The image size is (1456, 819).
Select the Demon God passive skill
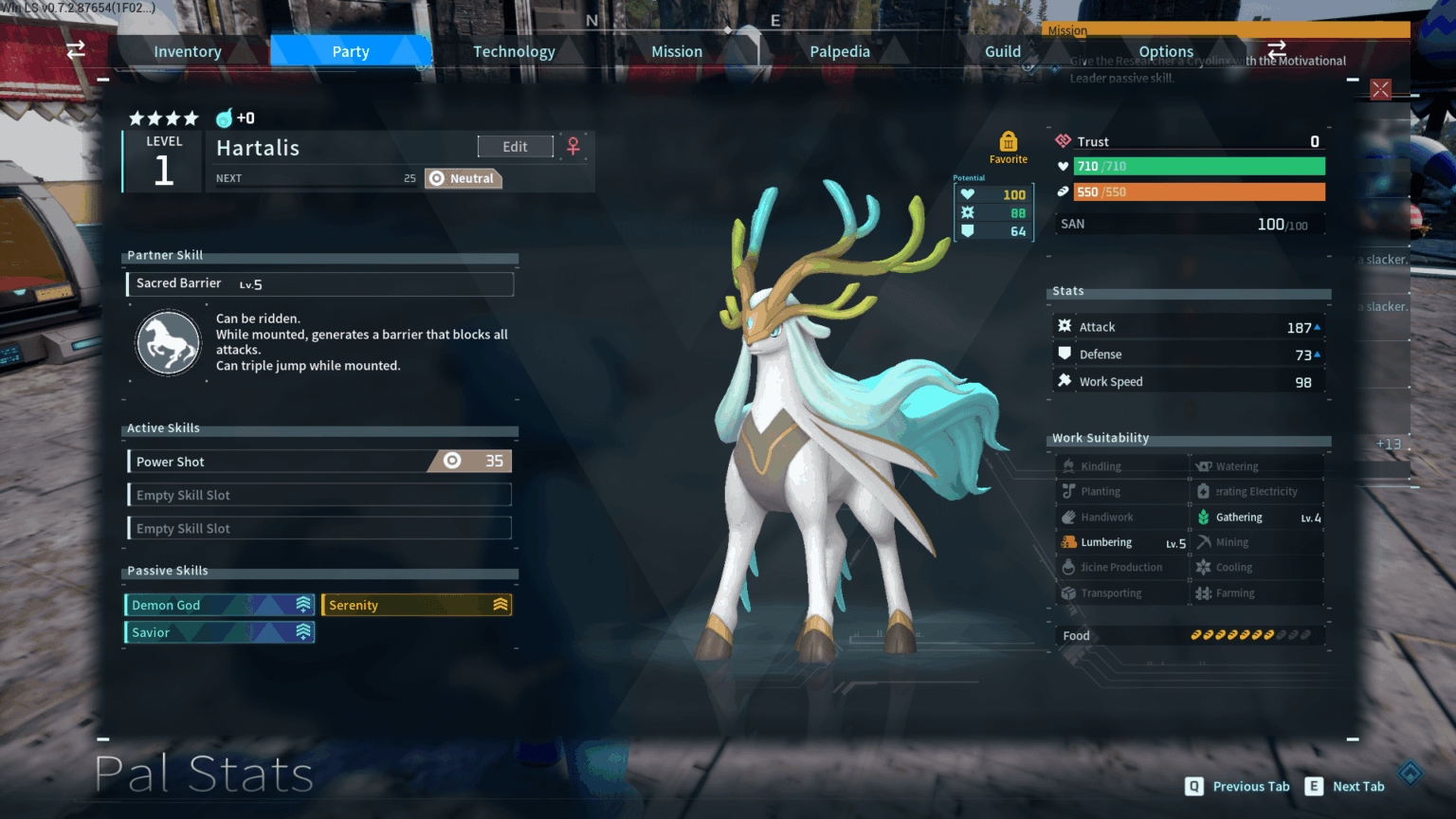(x=219, y=605)
